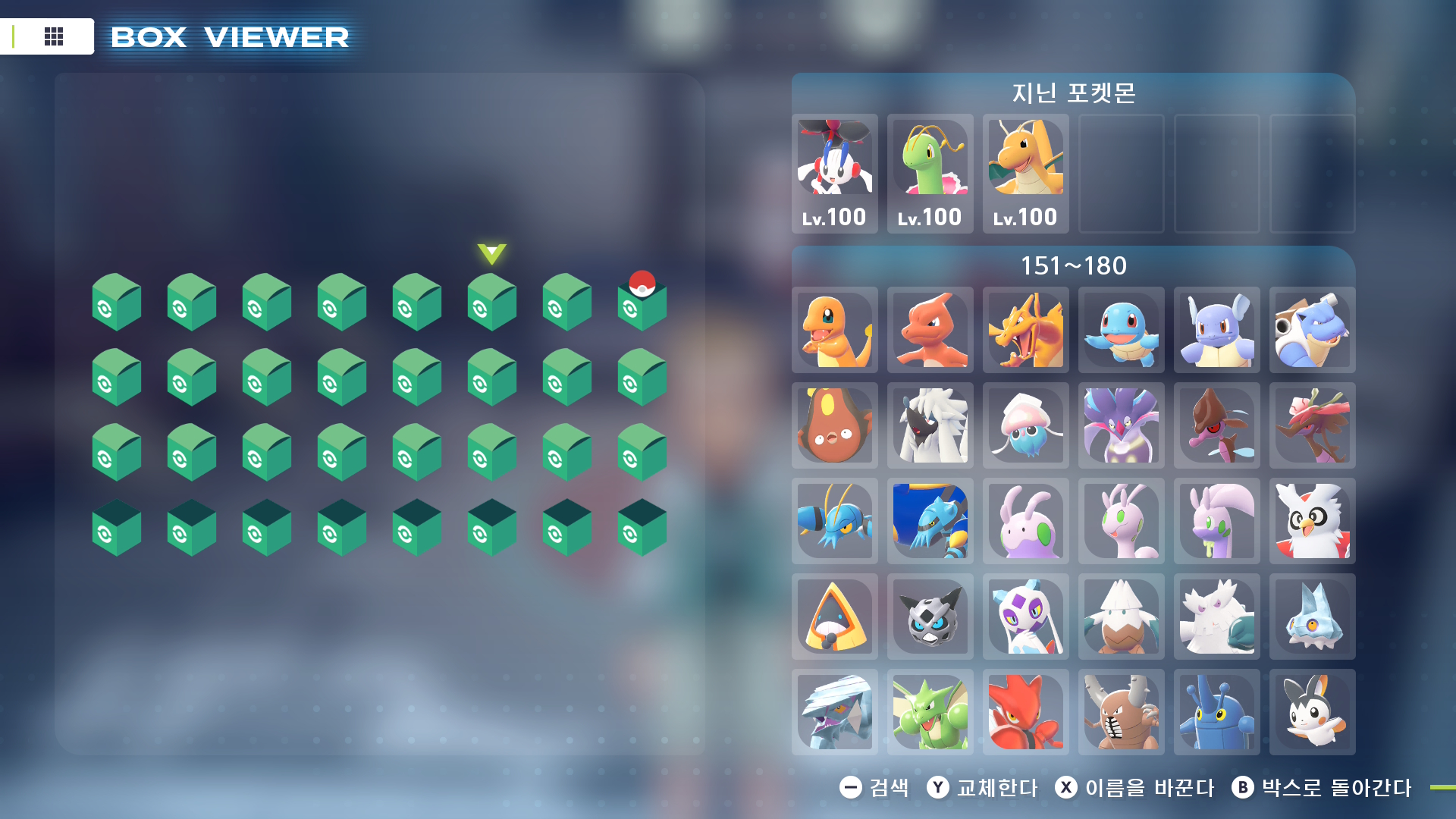Choose Emolga from the box grid

(x=1312, y=712)
